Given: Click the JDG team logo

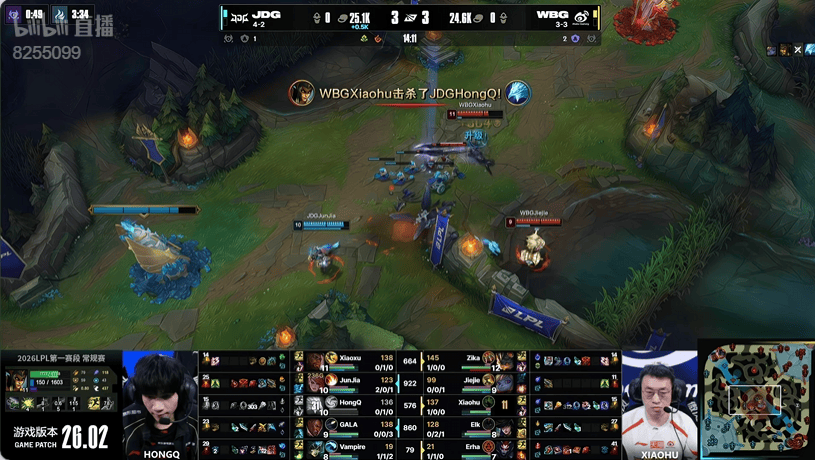Looking at the screenshot, I should 238,16.
